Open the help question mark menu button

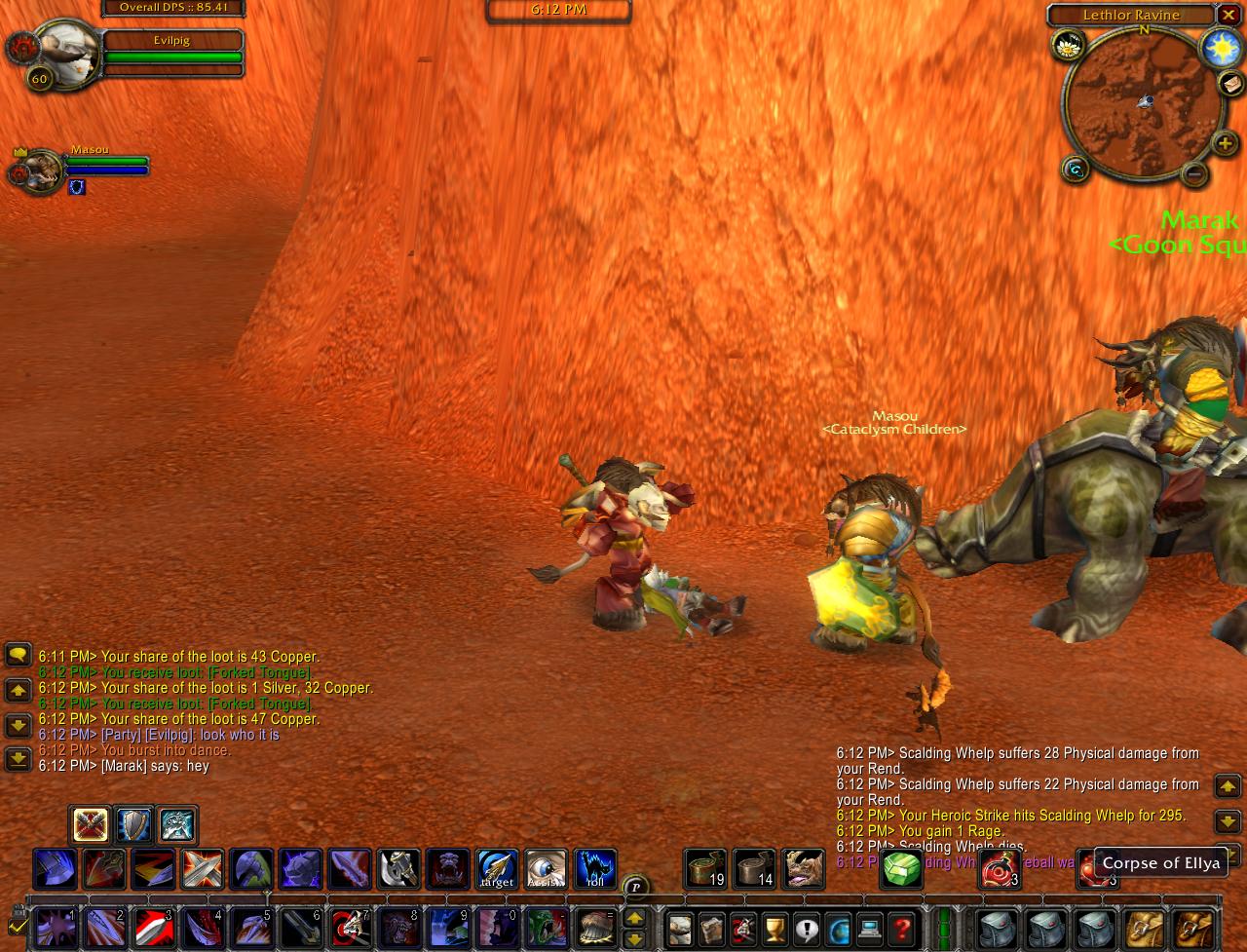[902, 929]
